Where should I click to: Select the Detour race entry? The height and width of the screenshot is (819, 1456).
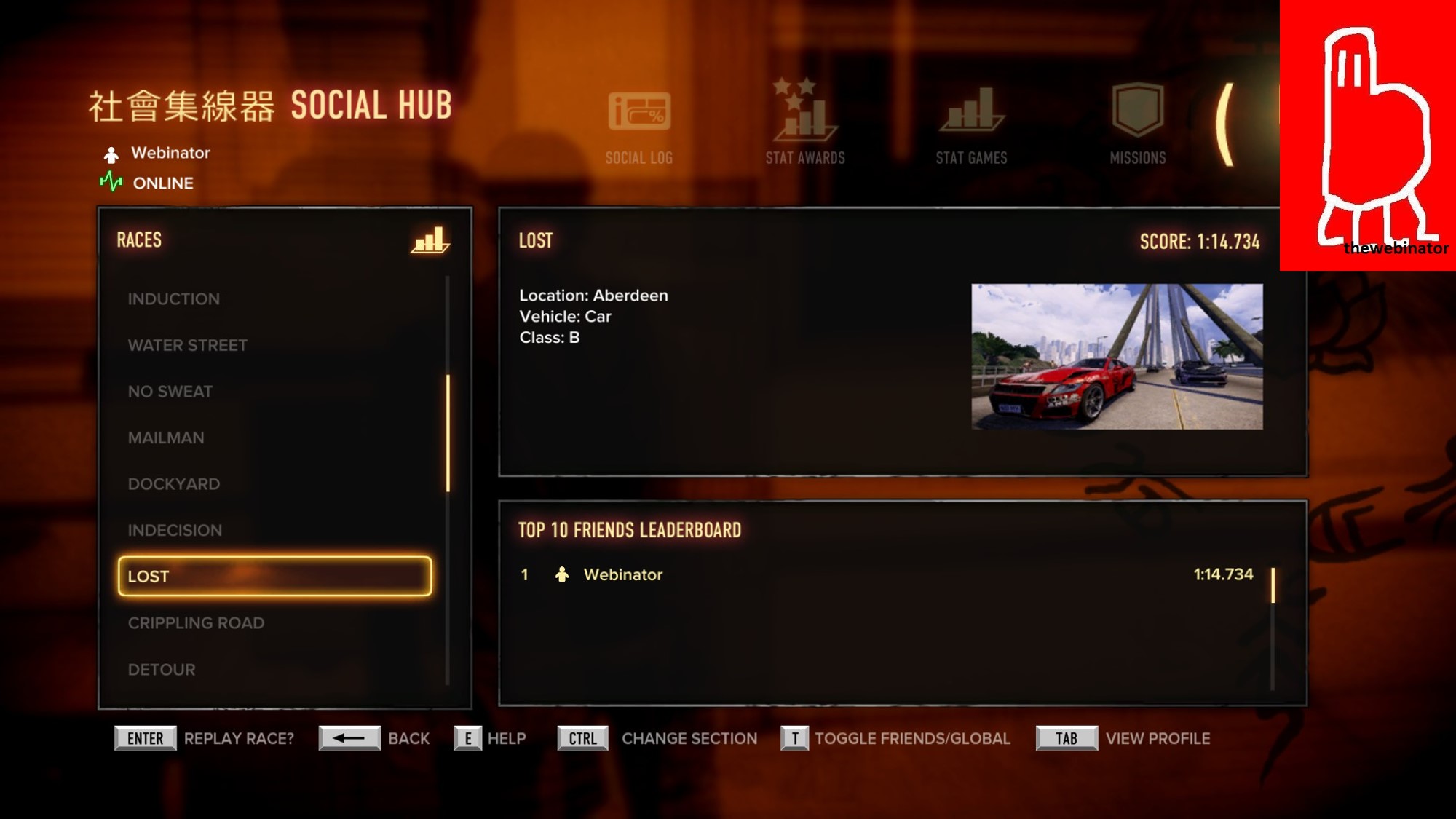point(162,669)
